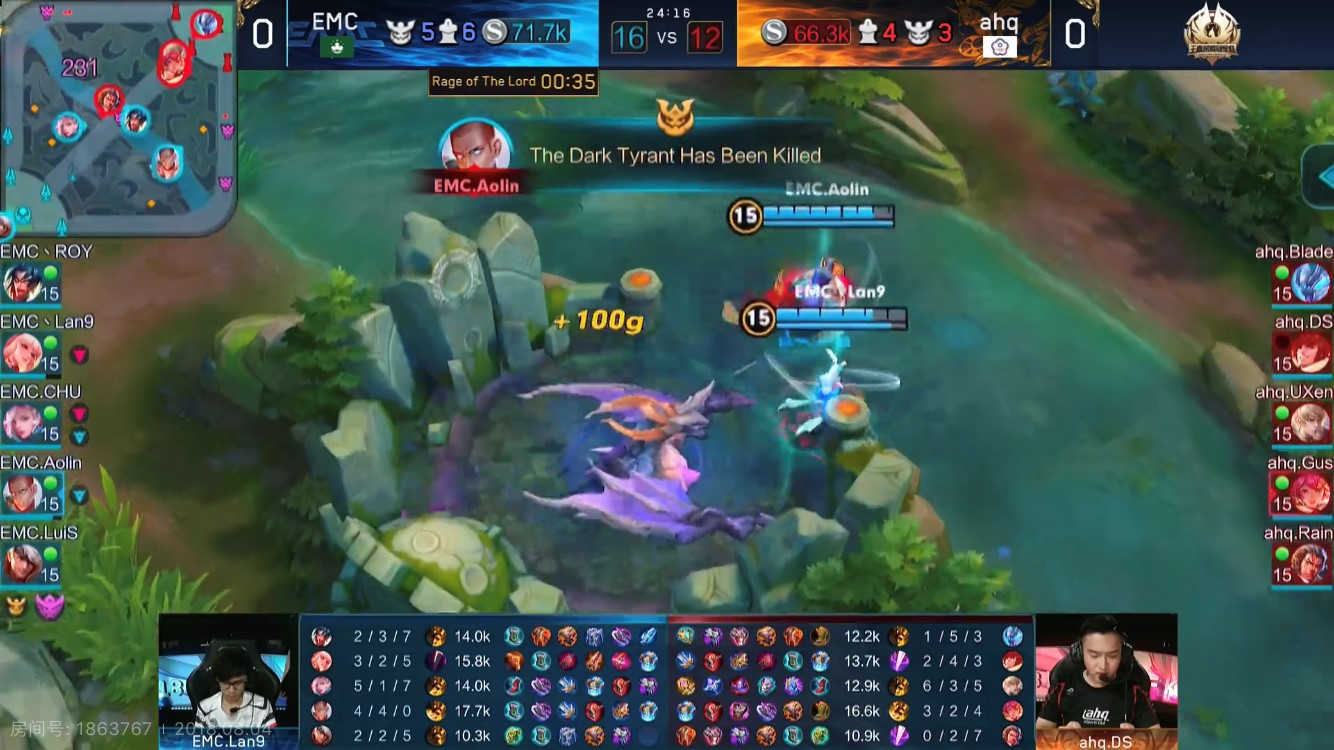Click the gold crown icon below the EMC team list

pyautogui.click(x=16, y=605)
